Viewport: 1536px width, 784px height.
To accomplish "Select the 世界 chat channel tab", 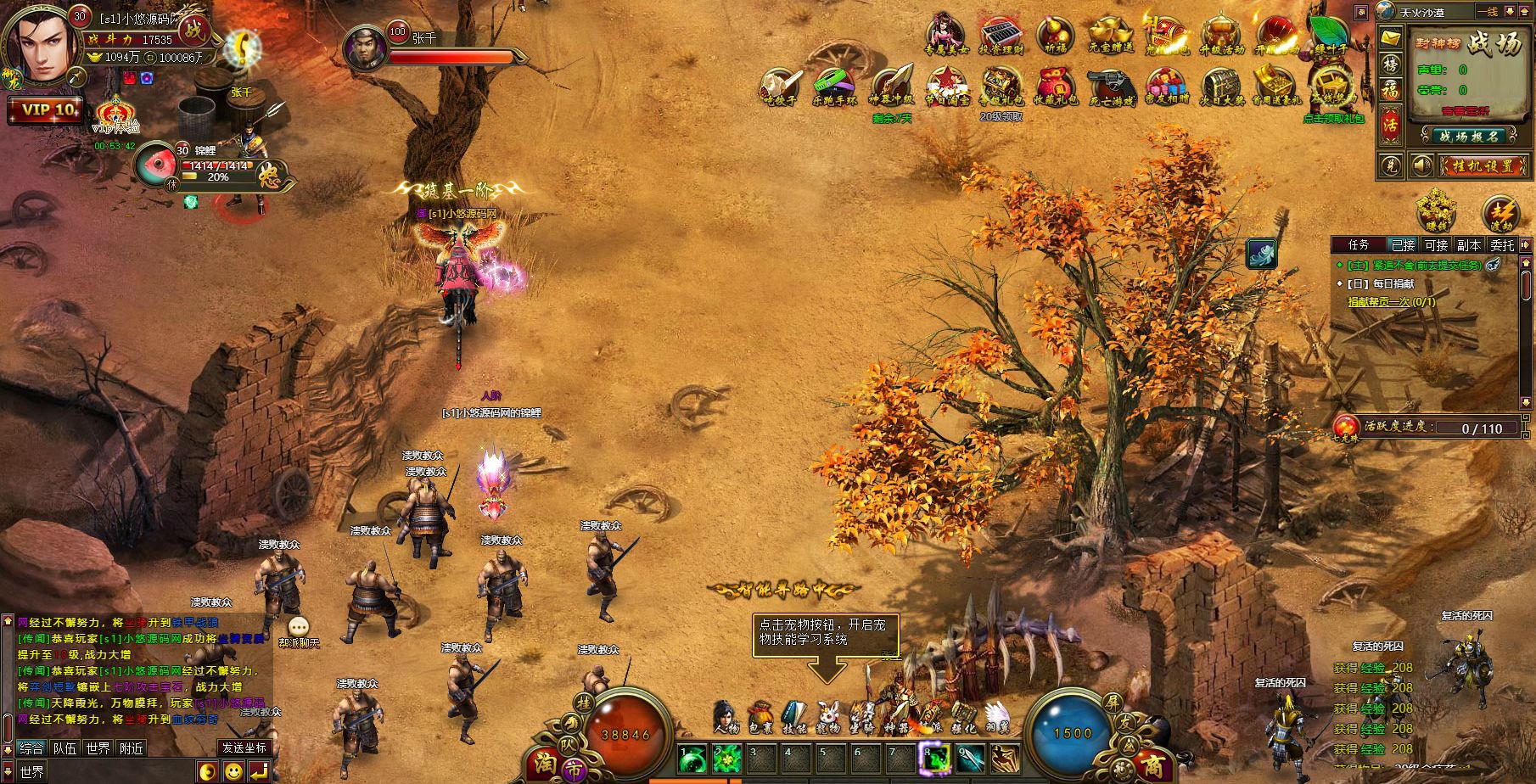I will point(98,748).
